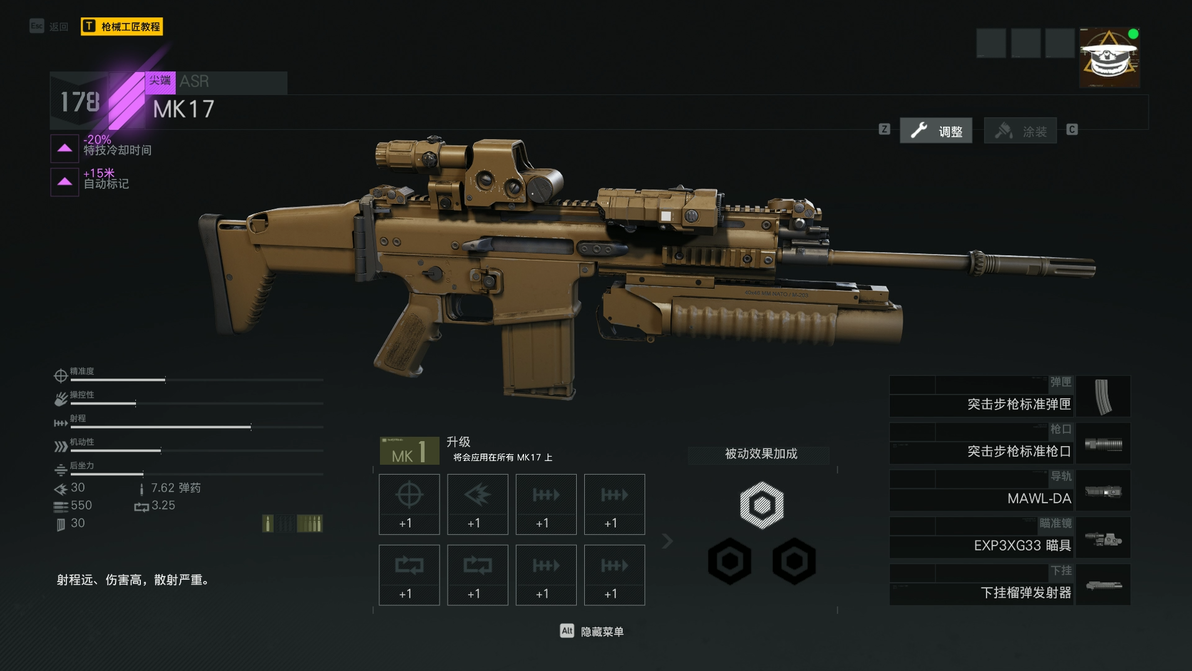1192x671 pixels.
Task: Open the 瞄准镜 EXP3XG33 scope slot
Action: pyautogui.click(x=1009, y=537)
